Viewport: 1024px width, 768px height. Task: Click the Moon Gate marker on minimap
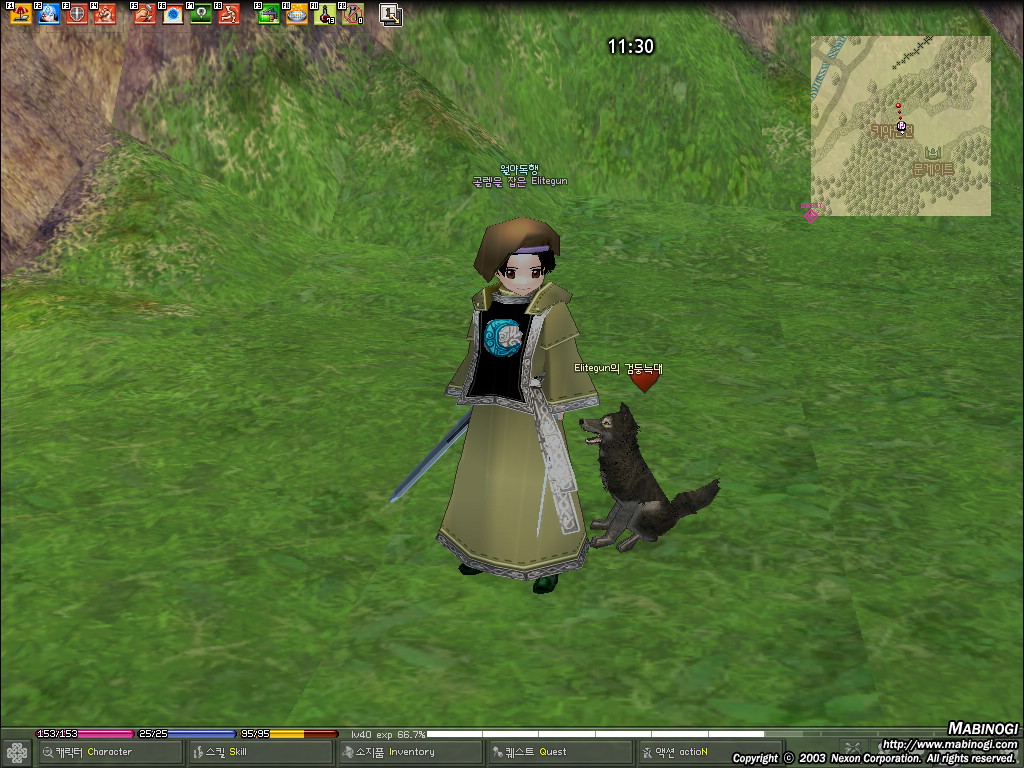tap(933, 153)
